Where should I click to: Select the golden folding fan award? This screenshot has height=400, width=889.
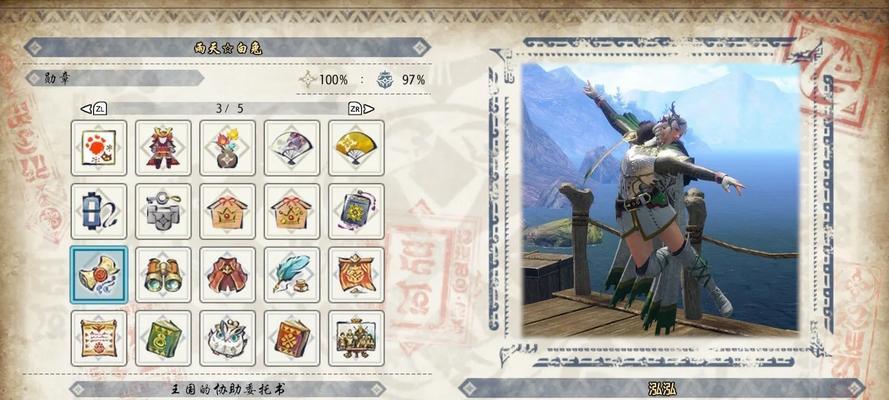[x=356, y=148]
